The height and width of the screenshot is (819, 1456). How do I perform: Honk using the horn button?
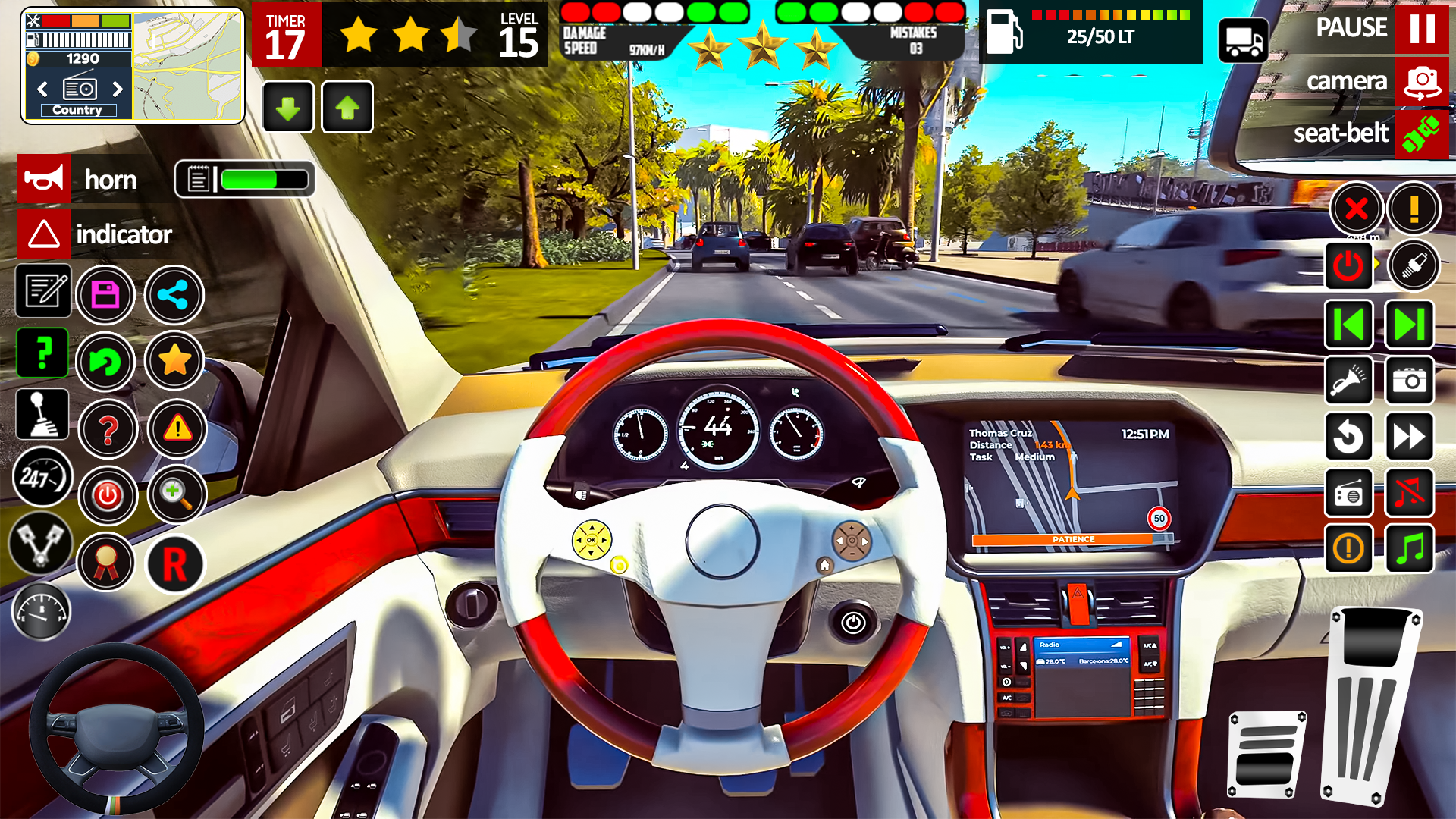pyautogui.click(x=44, y=180)
